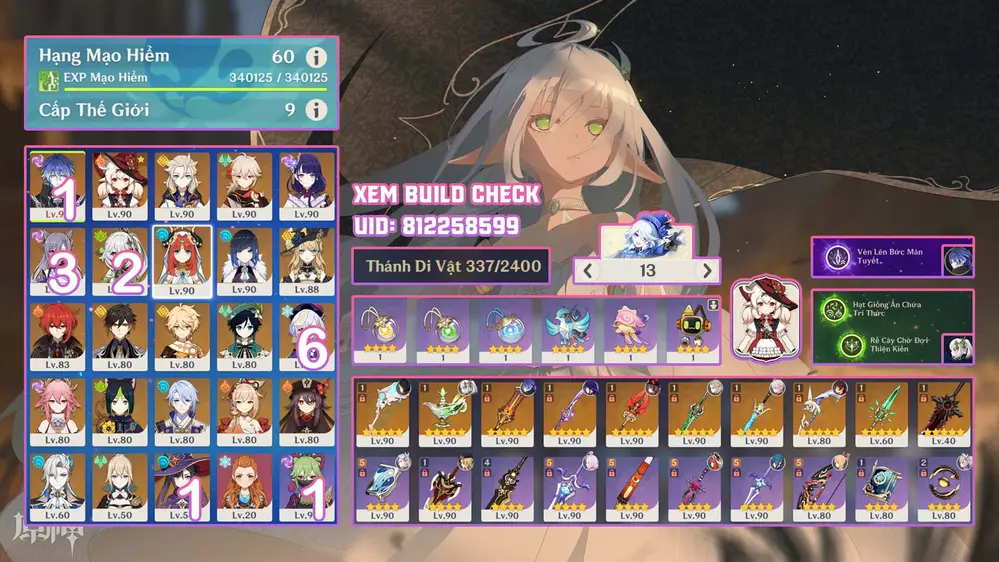Open the Thousand Floating Dreams lamp weapon
999x562 pixels.
coord(447,412)
